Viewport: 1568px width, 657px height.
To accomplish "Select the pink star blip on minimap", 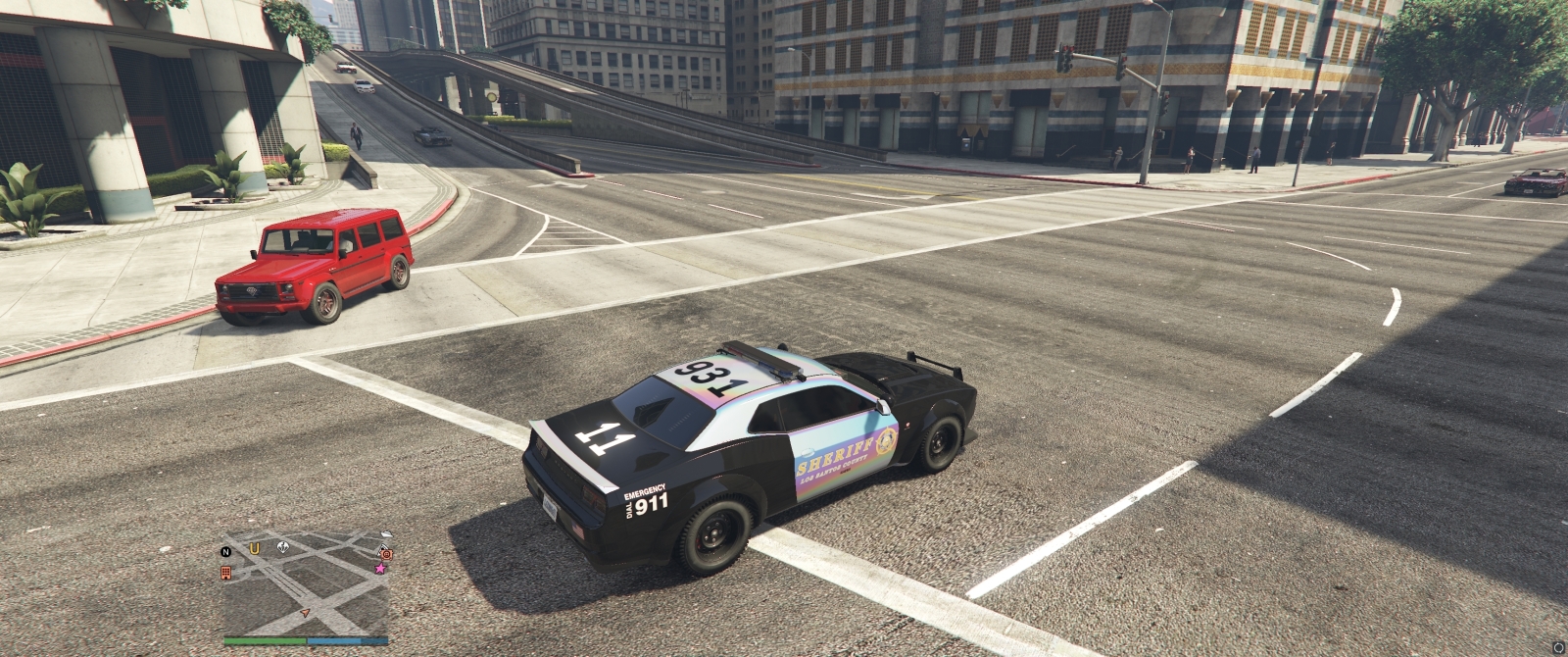I will [379, 568].
